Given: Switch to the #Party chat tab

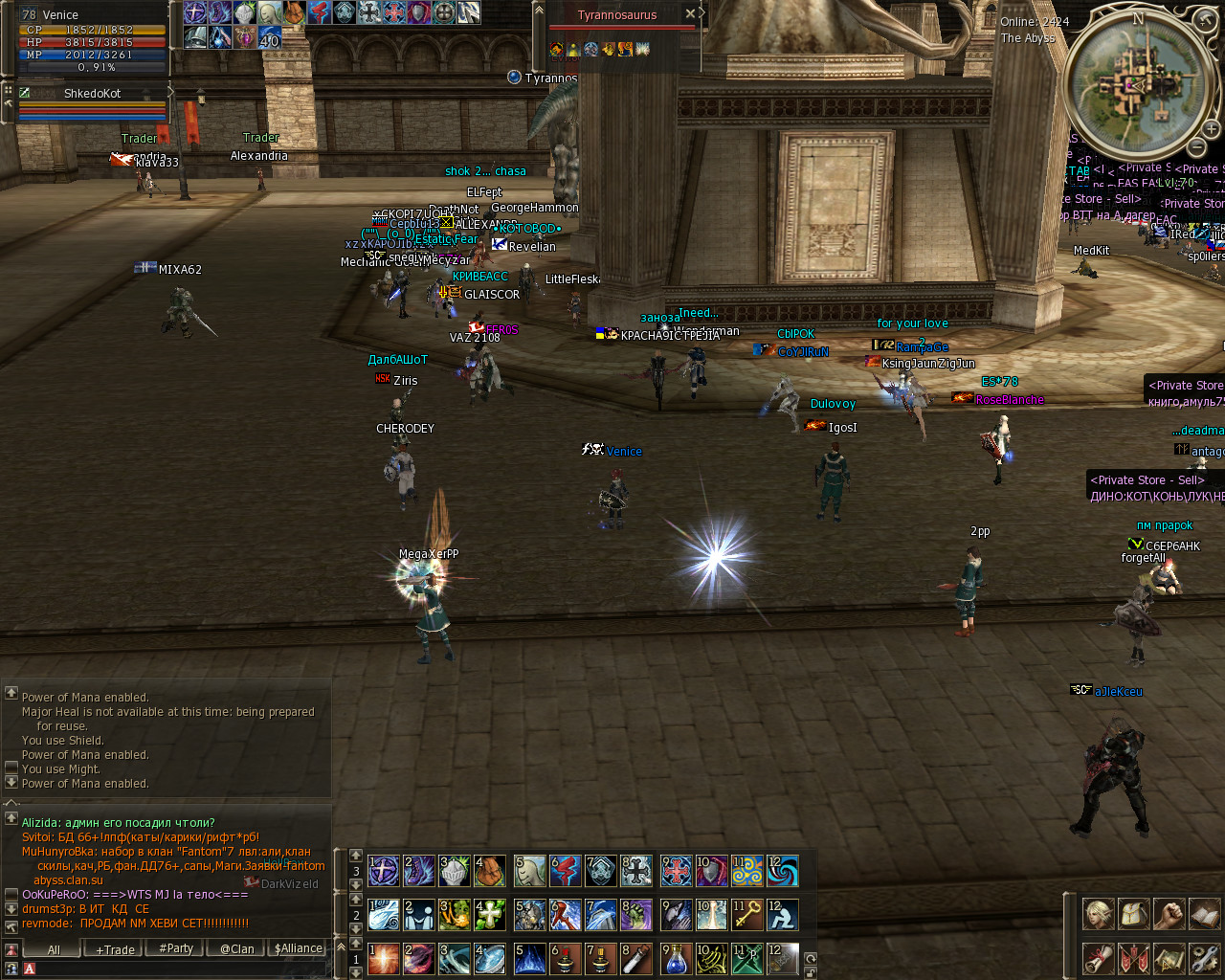Looking at the screenshot, I should (176, 948).
